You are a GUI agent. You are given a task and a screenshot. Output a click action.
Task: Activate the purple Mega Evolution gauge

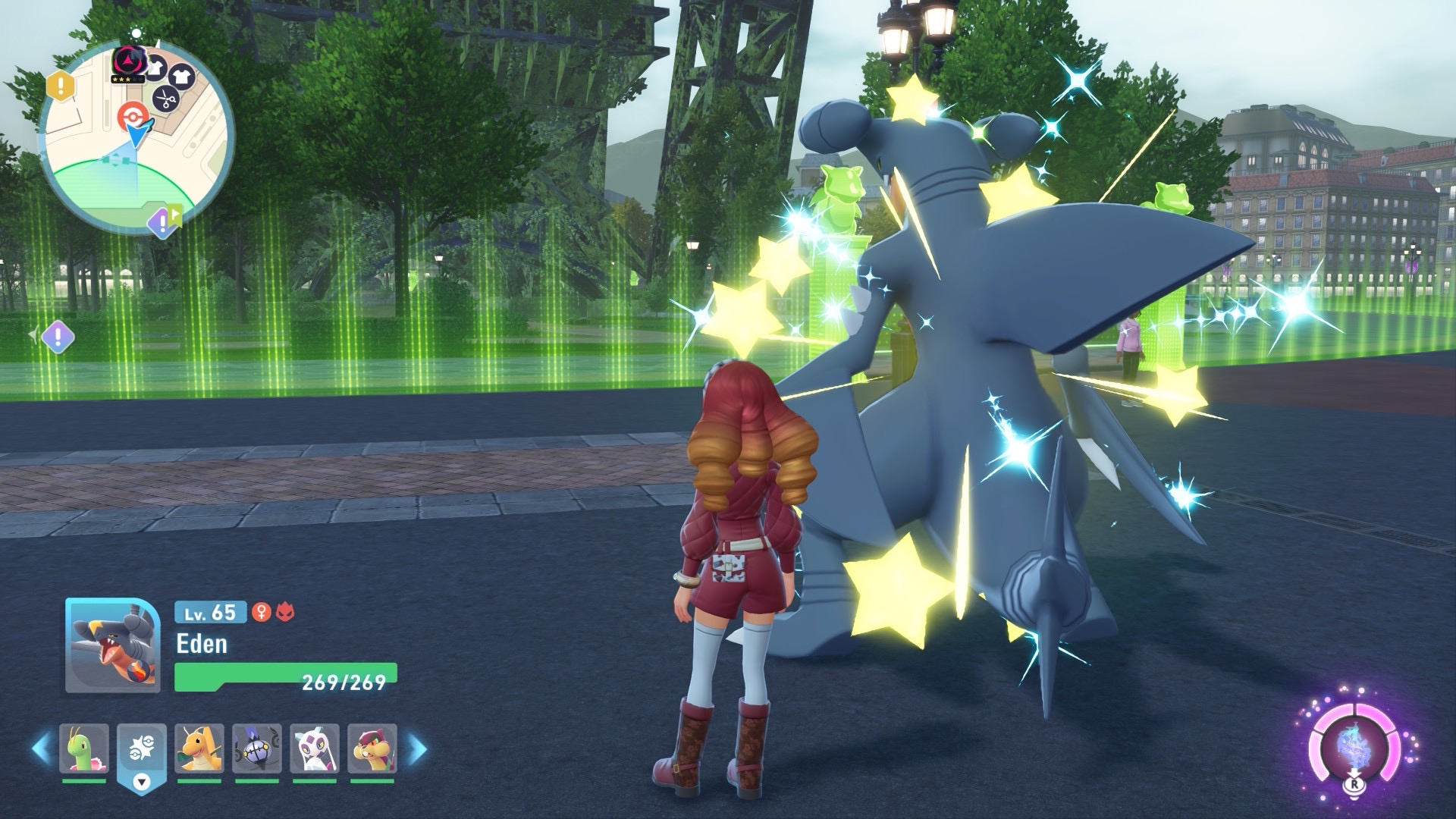click(x=1354, y=748)
